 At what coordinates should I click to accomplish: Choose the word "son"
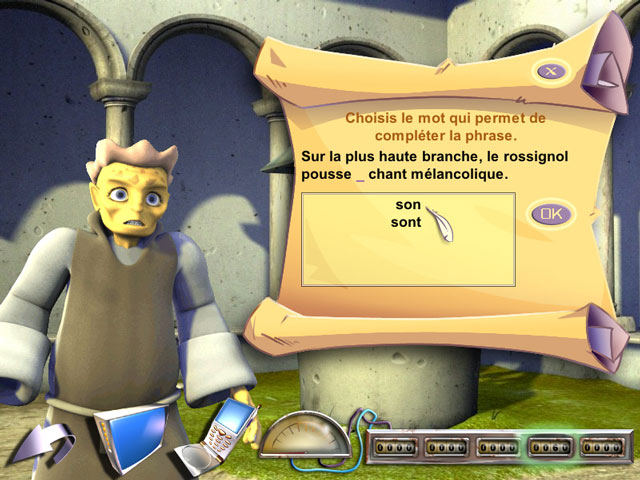tap(407, 205)
